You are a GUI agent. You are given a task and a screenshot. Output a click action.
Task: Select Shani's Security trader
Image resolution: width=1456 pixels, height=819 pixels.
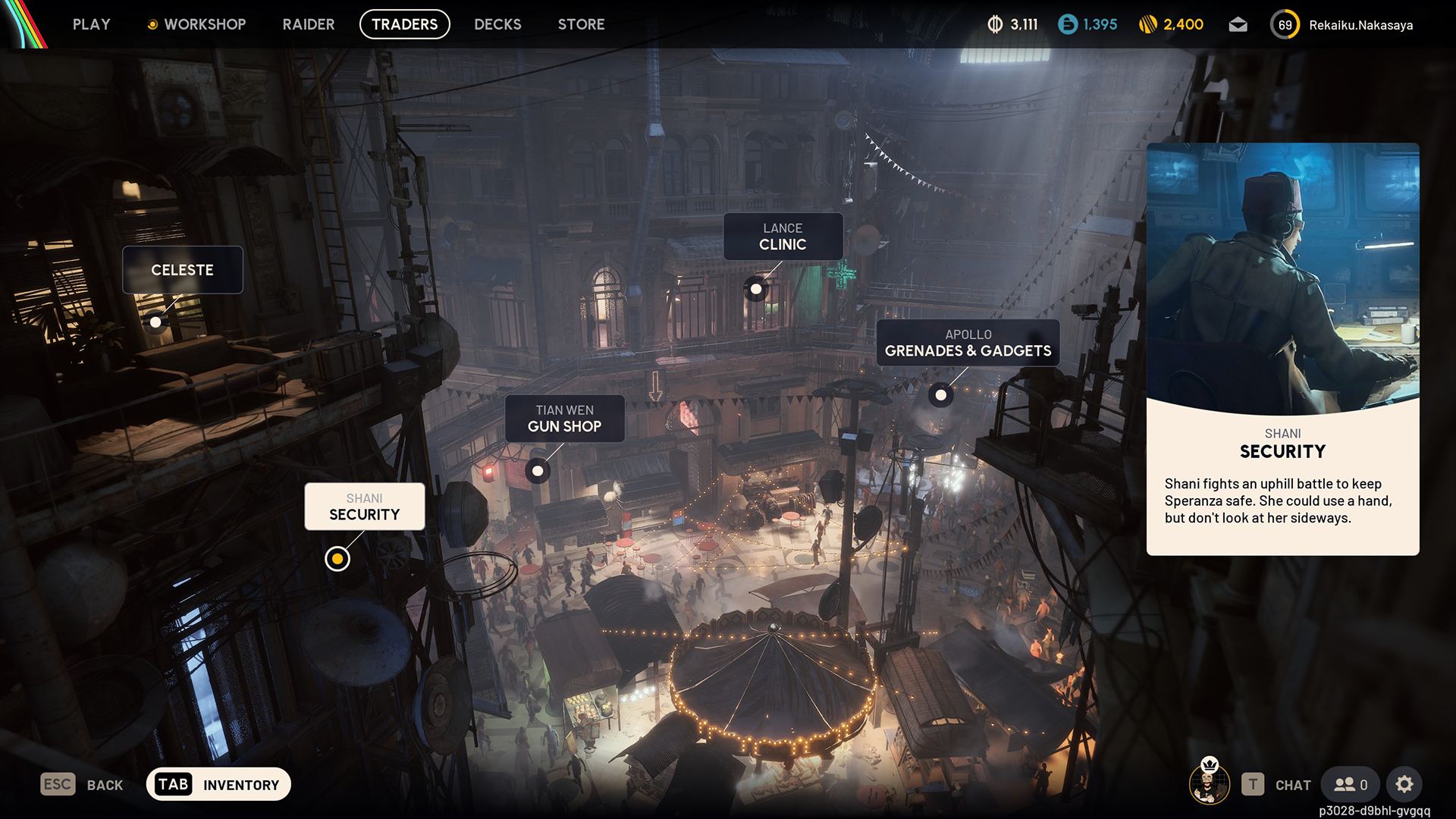pyautogui.click(x=364, y=507)
